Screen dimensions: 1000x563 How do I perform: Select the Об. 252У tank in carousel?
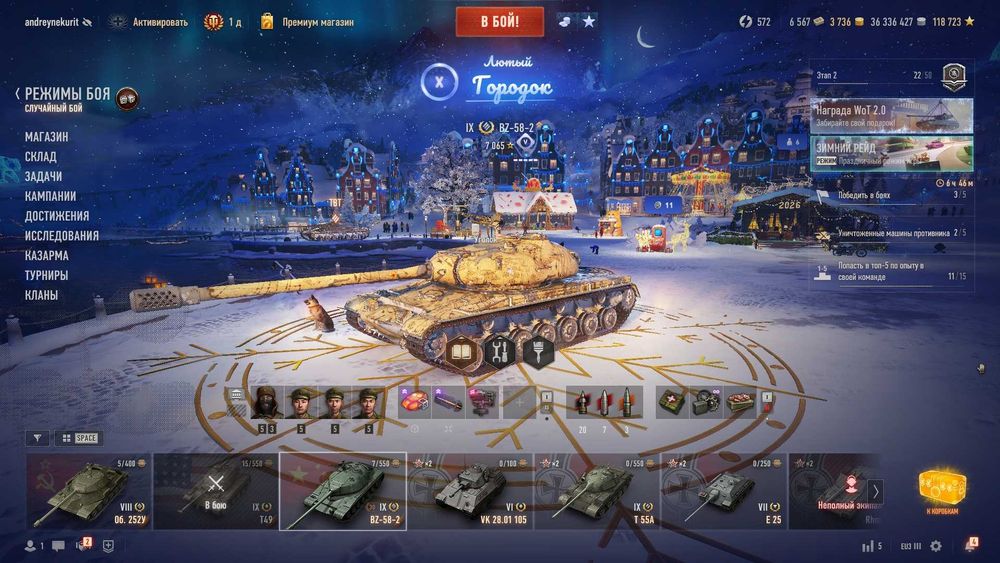pyautogui.click(x=88, y=490)
